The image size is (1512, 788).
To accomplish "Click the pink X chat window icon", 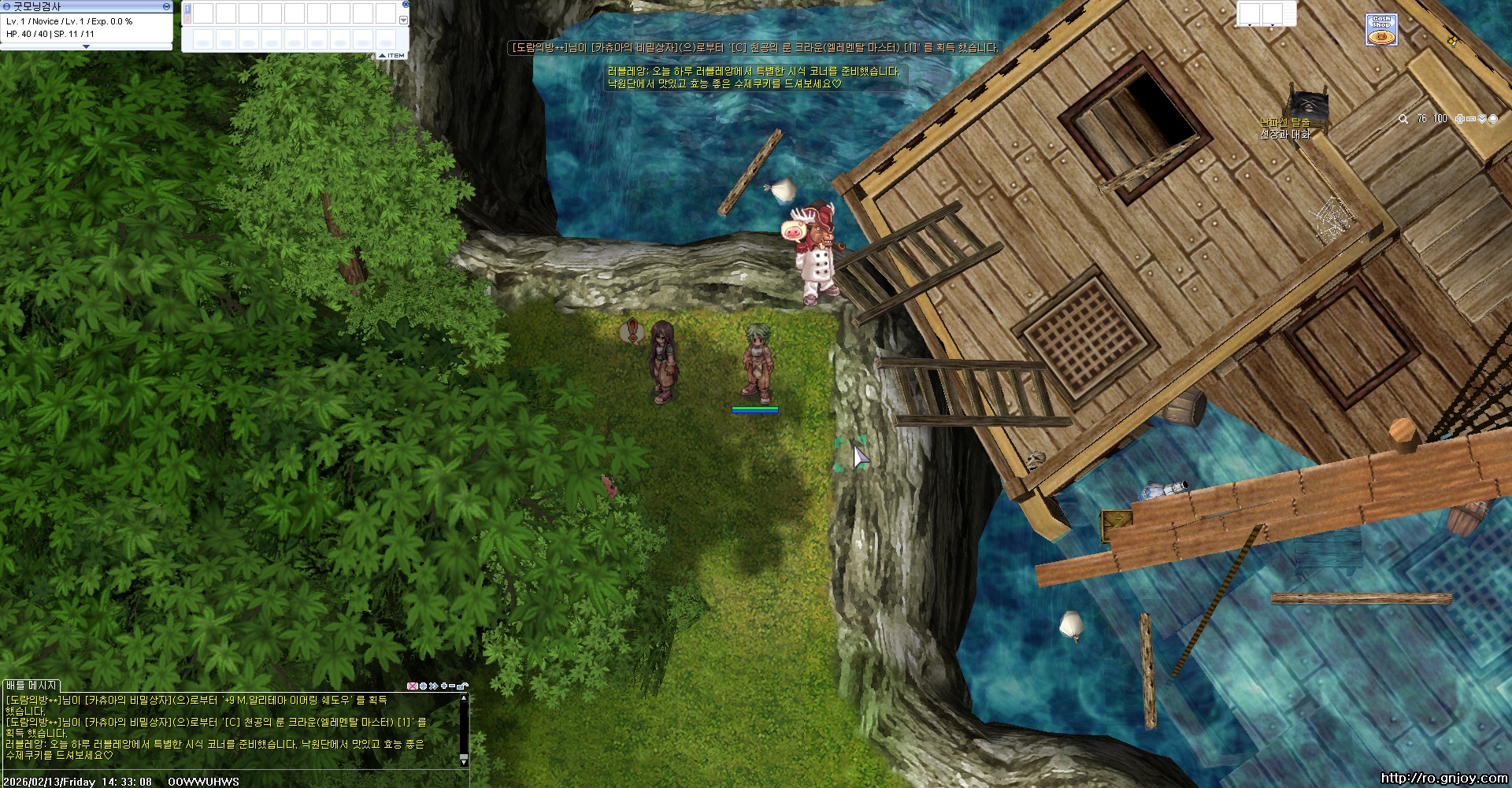I will click(x=412, y=686).
